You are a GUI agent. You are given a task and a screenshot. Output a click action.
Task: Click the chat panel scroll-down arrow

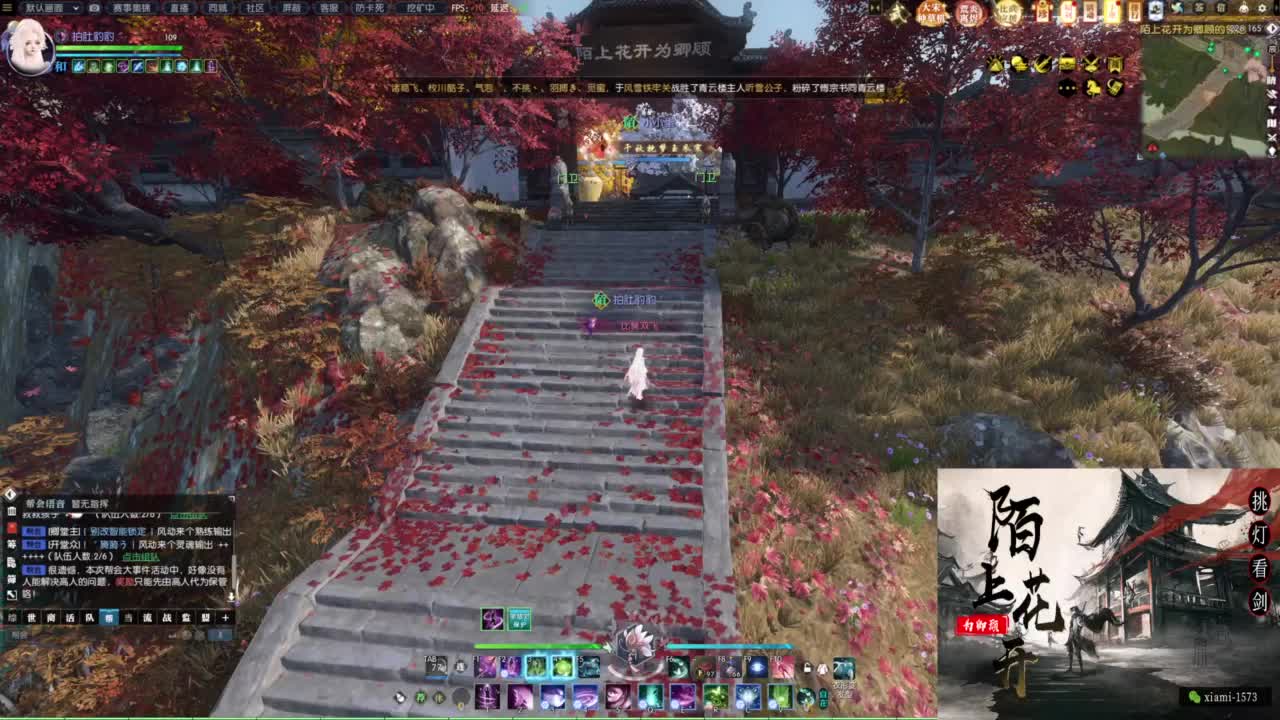point(232,595)
